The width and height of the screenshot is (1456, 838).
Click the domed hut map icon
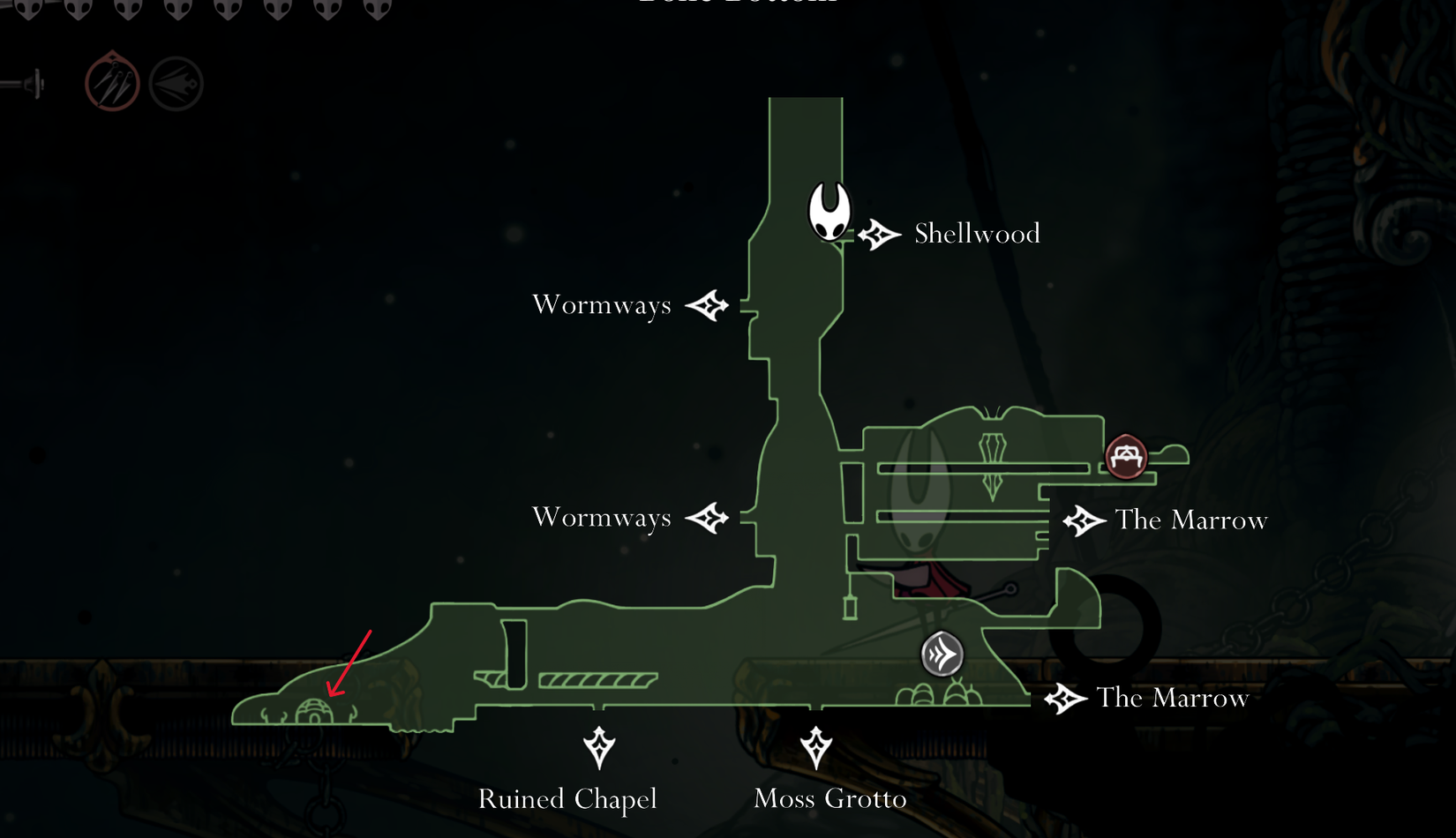[x=314, y=711]
